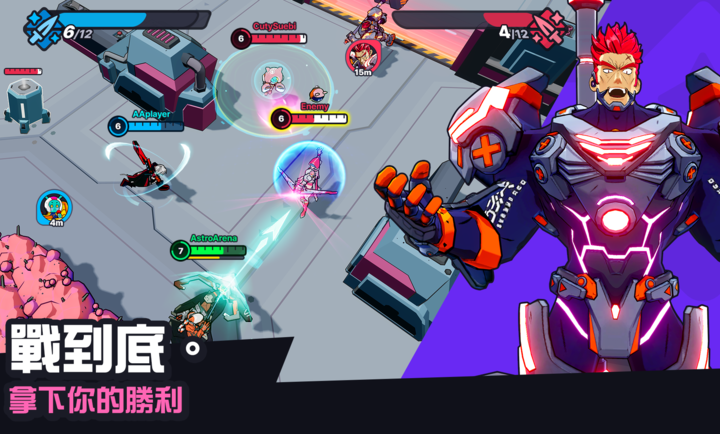Click the red team crossed-swords emblem
Viewport: 720px width, 434px height.
coord(550,26)
